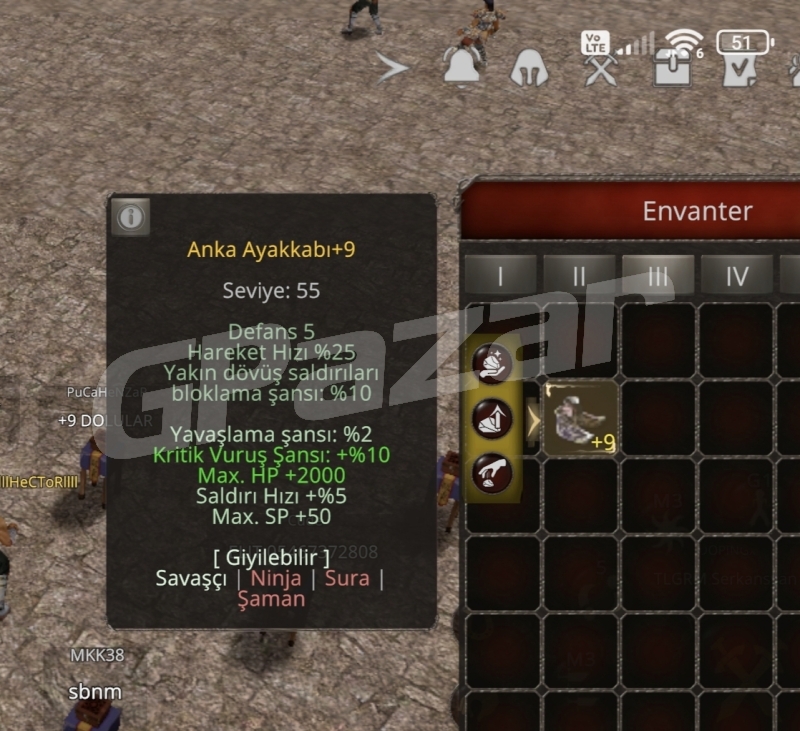This screenshot has height=731, width=800.
Task: Tap the crossed pickaxes icon
Action: click(602, 68)
